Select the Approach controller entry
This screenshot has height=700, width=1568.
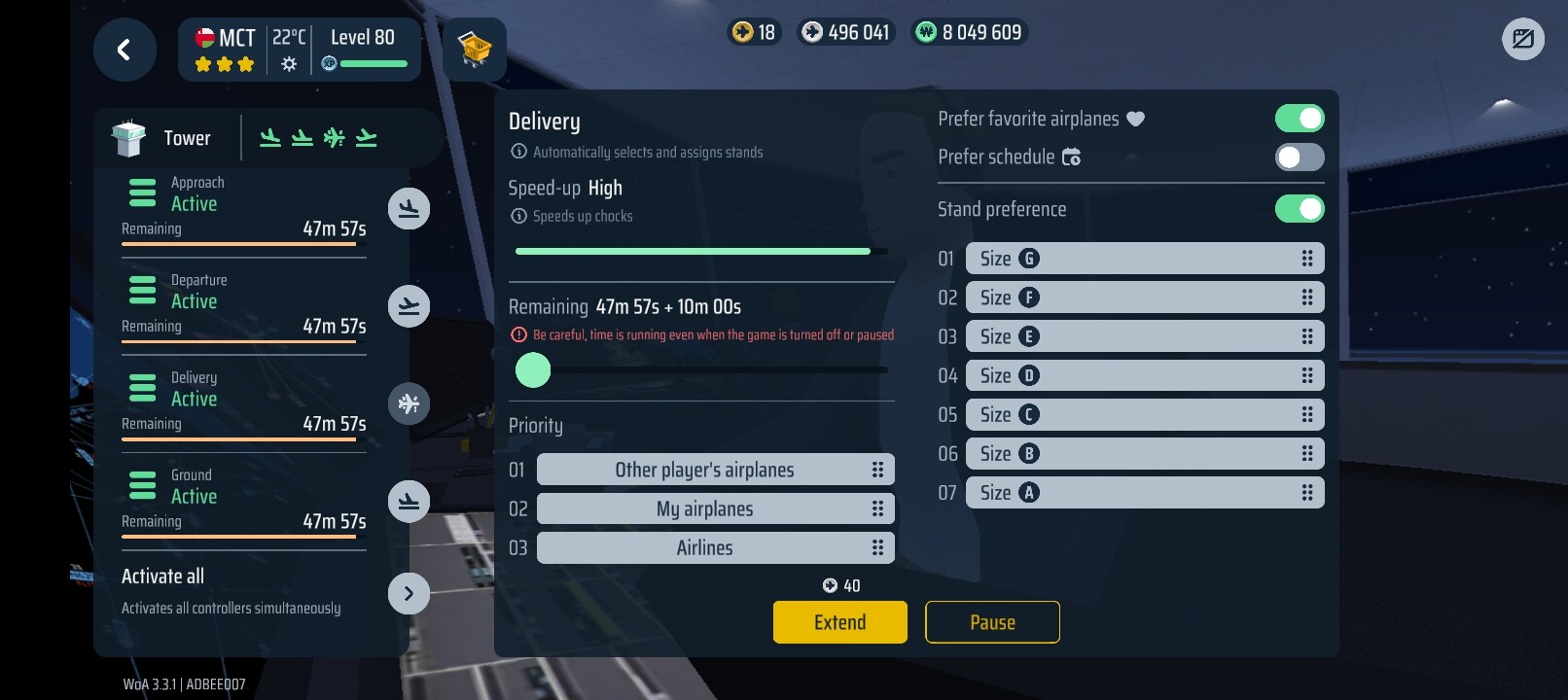[243, 207]
